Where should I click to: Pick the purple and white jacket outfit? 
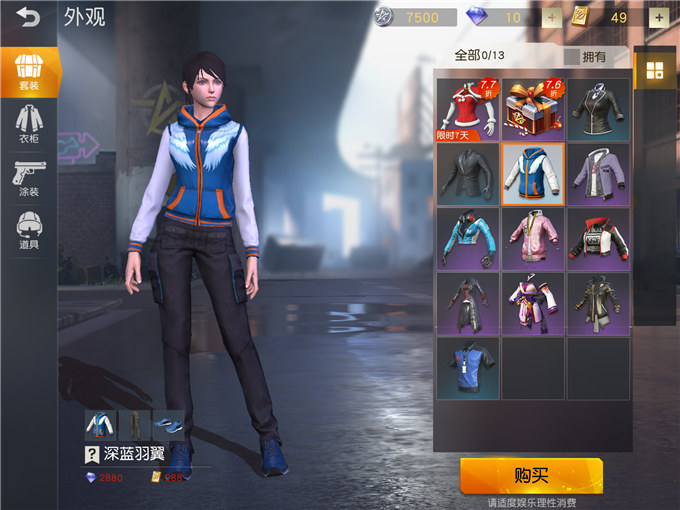(598, 174)
